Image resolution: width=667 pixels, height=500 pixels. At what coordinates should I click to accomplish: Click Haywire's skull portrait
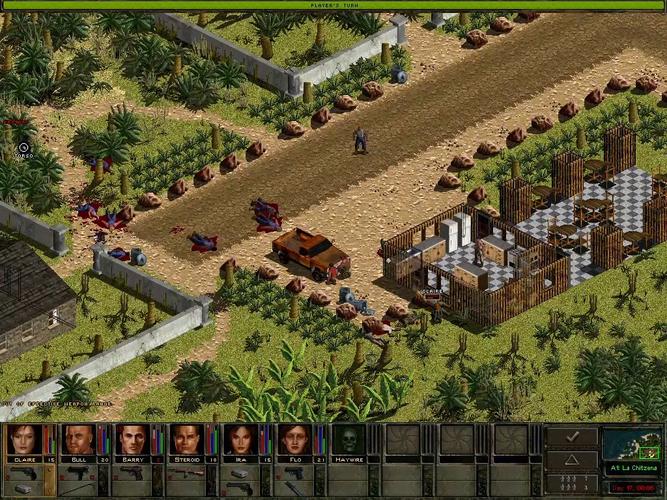tap(347, 439)
